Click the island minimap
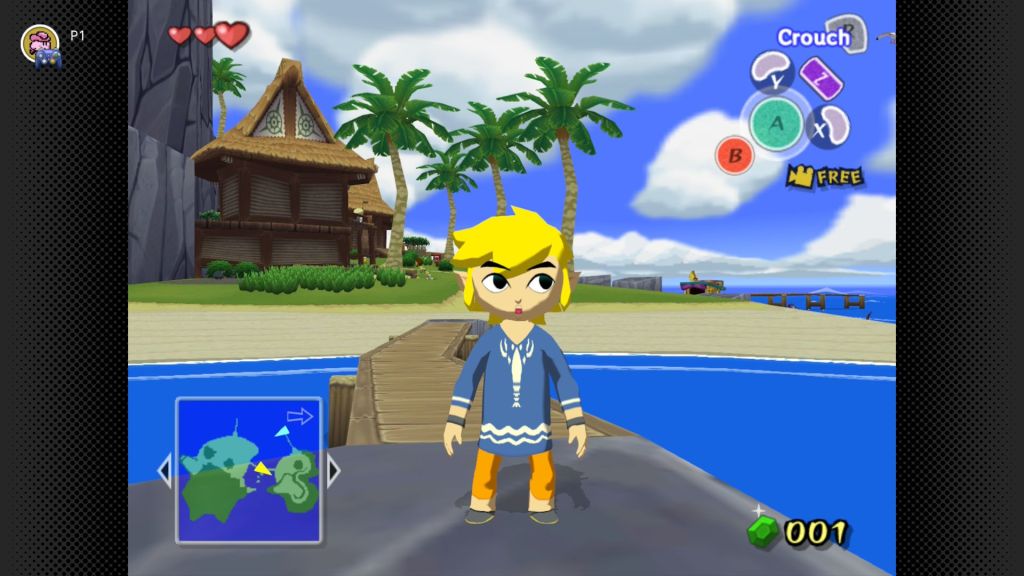 [x=249, y=470]
